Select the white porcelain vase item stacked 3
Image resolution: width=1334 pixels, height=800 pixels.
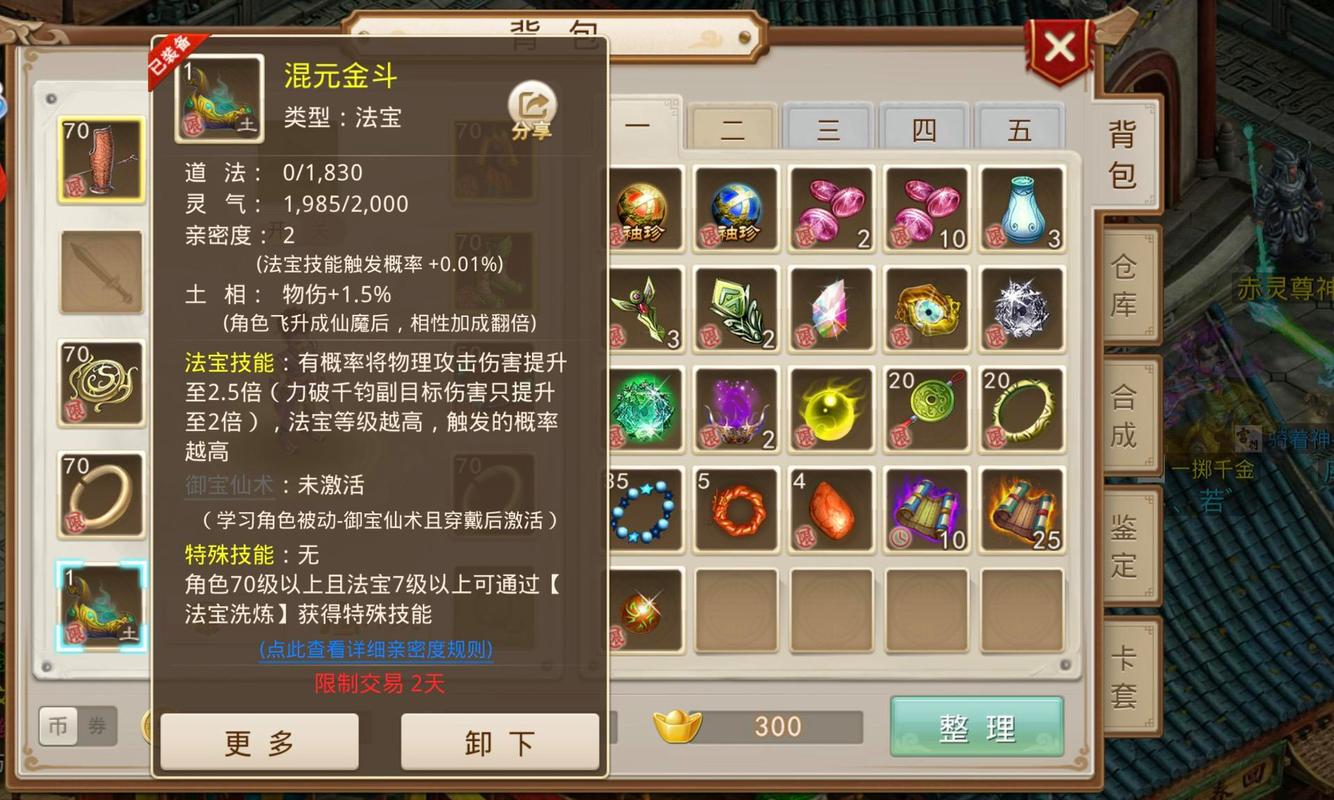pos(1022,209)
